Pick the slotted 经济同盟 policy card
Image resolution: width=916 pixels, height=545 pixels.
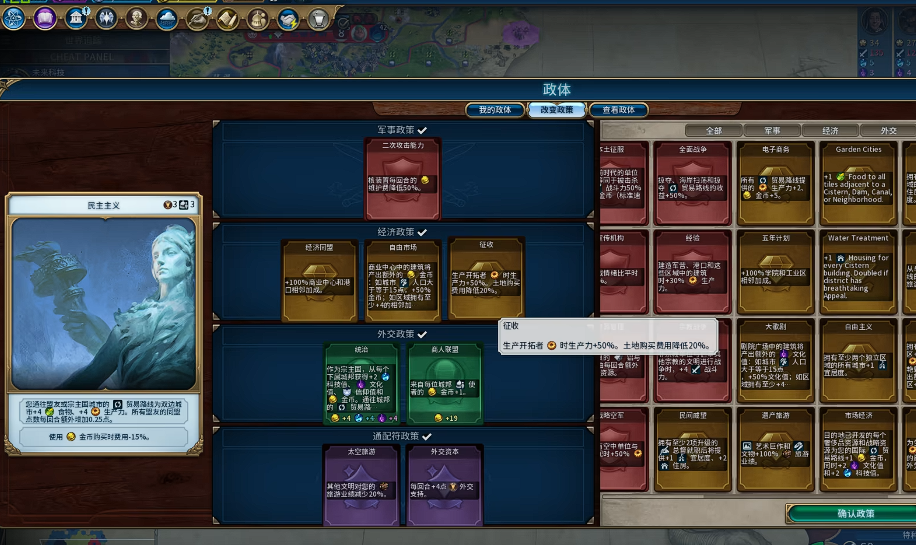pos(319,280)
